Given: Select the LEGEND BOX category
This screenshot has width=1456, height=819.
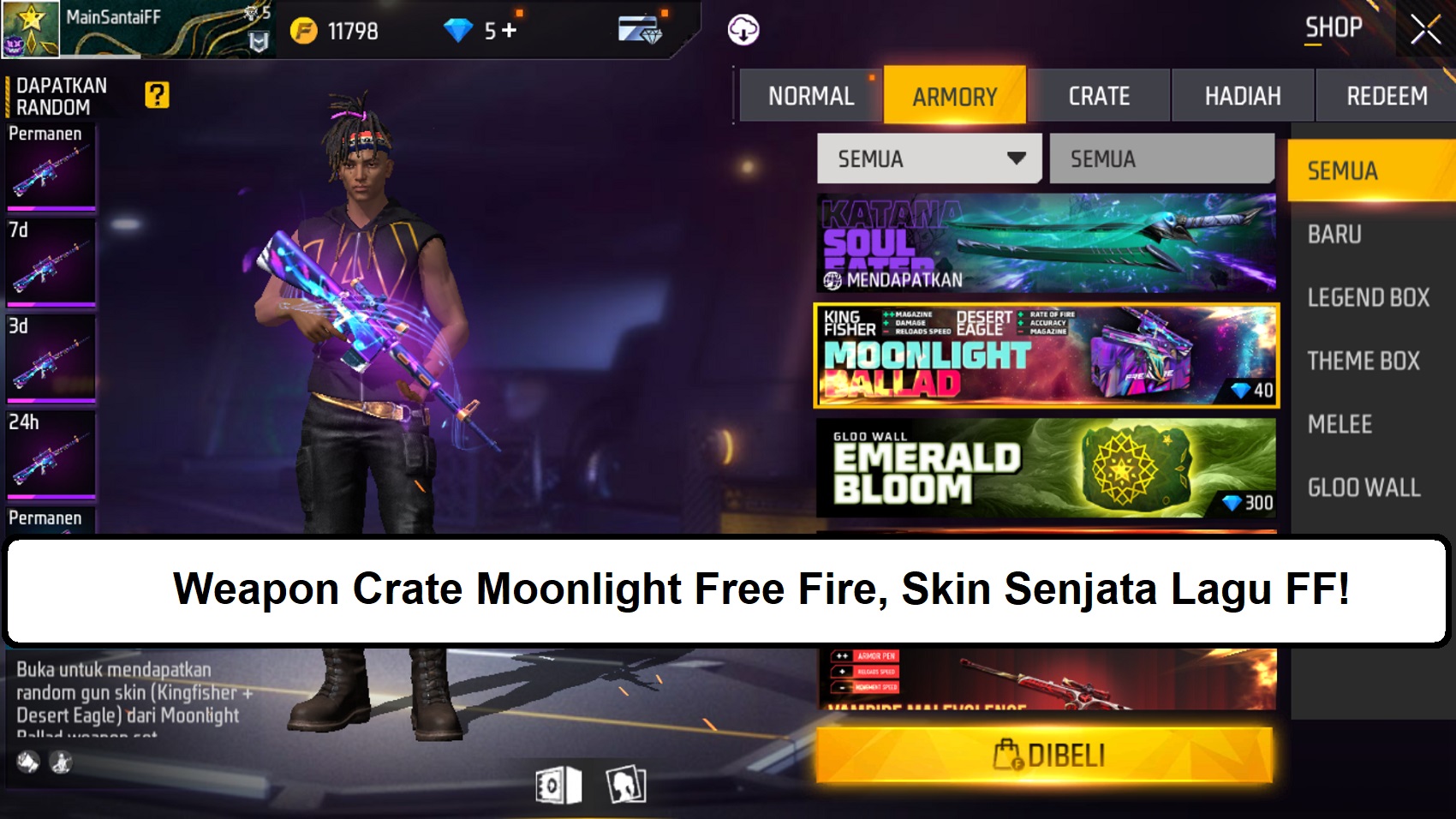Looking at the screenshot, I should (x=1369, y=297).
